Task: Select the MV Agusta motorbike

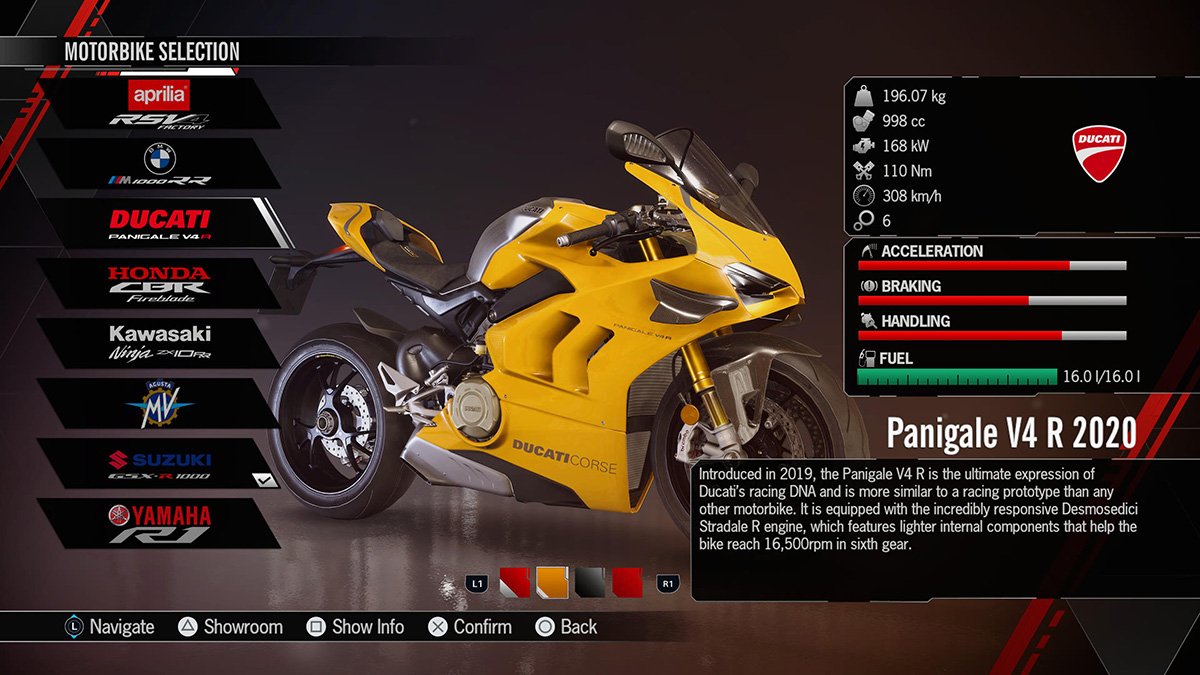Action: pos(158,404)
